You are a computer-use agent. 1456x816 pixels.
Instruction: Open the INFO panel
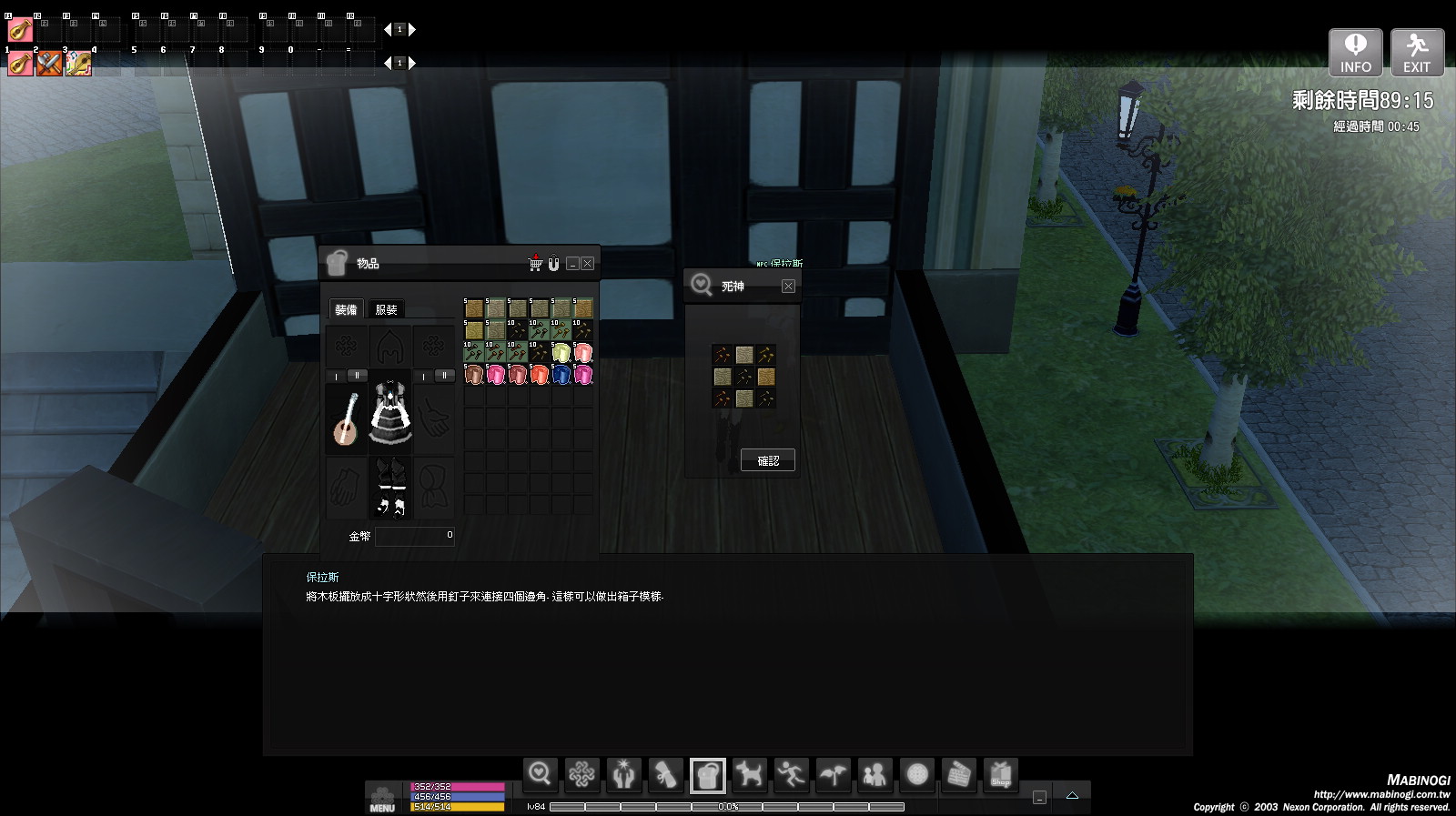(x=1355, y=53)
